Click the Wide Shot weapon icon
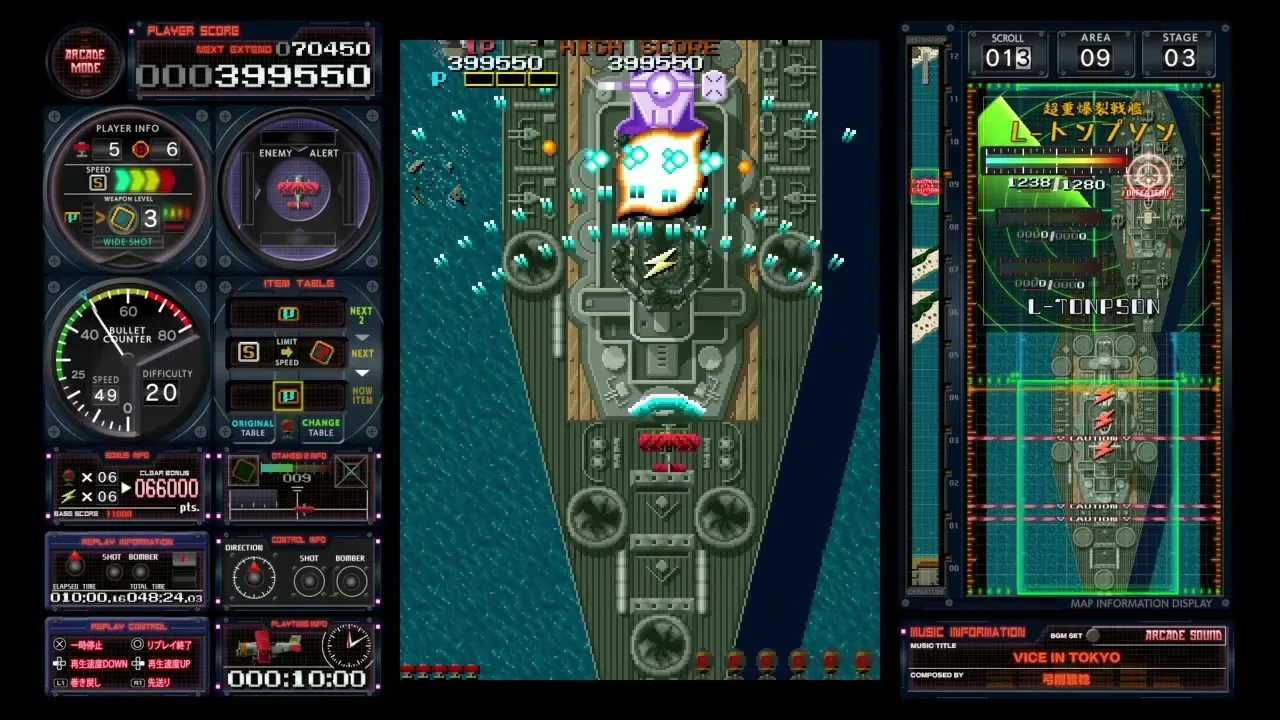Image resolution: width=1280 pixels, height=720 pixels. point(124,219)
